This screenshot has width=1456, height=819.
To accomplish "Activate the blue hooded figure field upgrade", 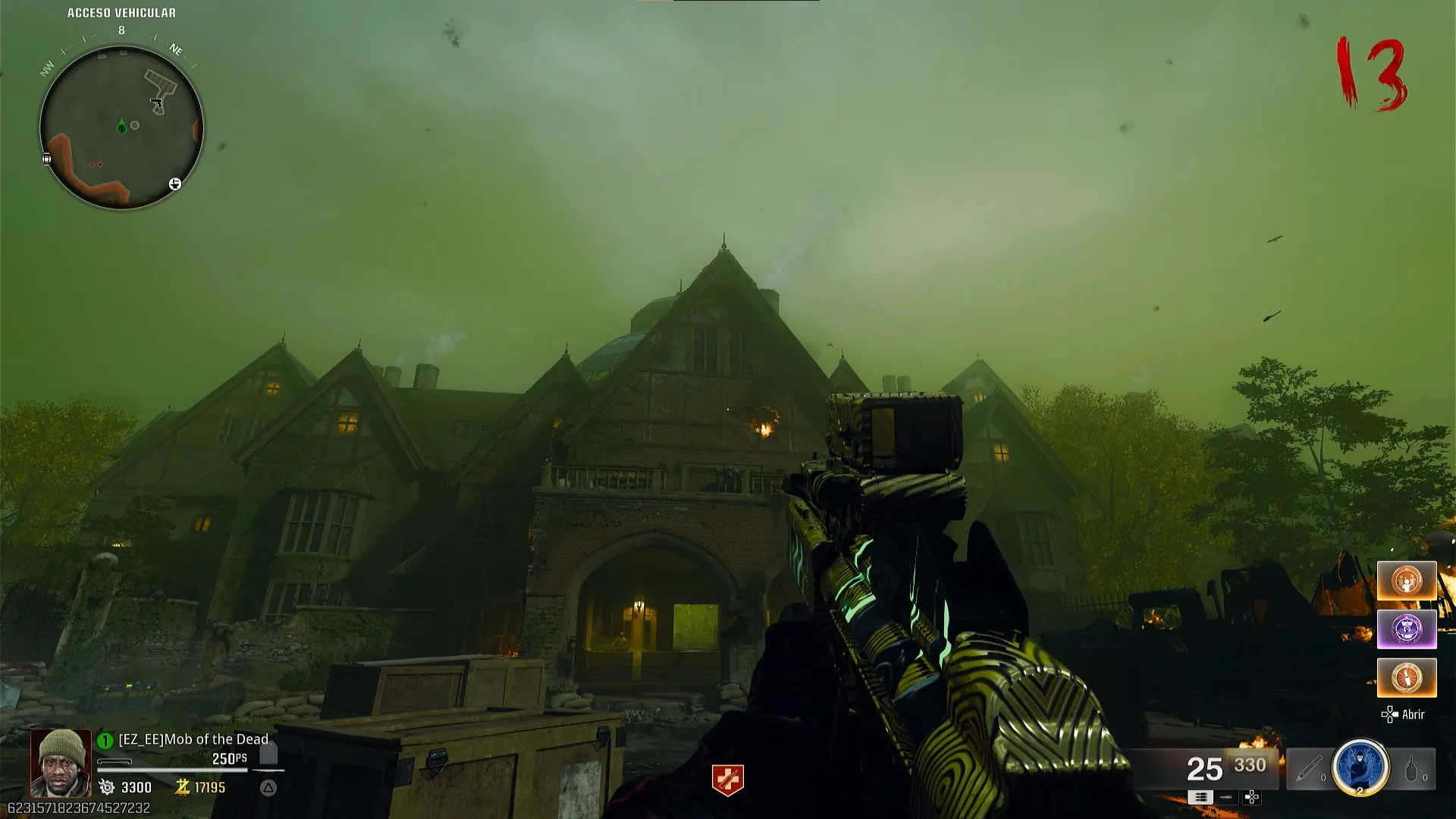I will 1360,767.
